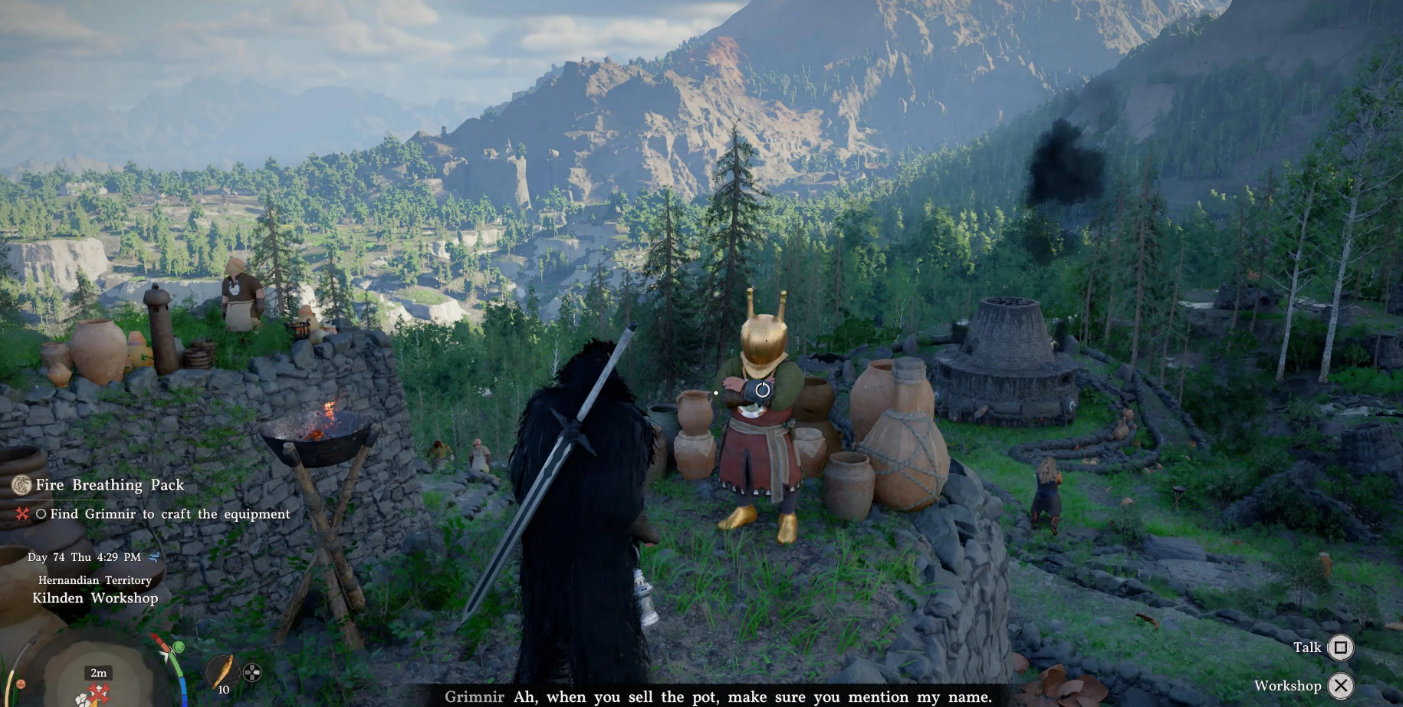Select the Find Grimnir objective line

coord(163,514)
